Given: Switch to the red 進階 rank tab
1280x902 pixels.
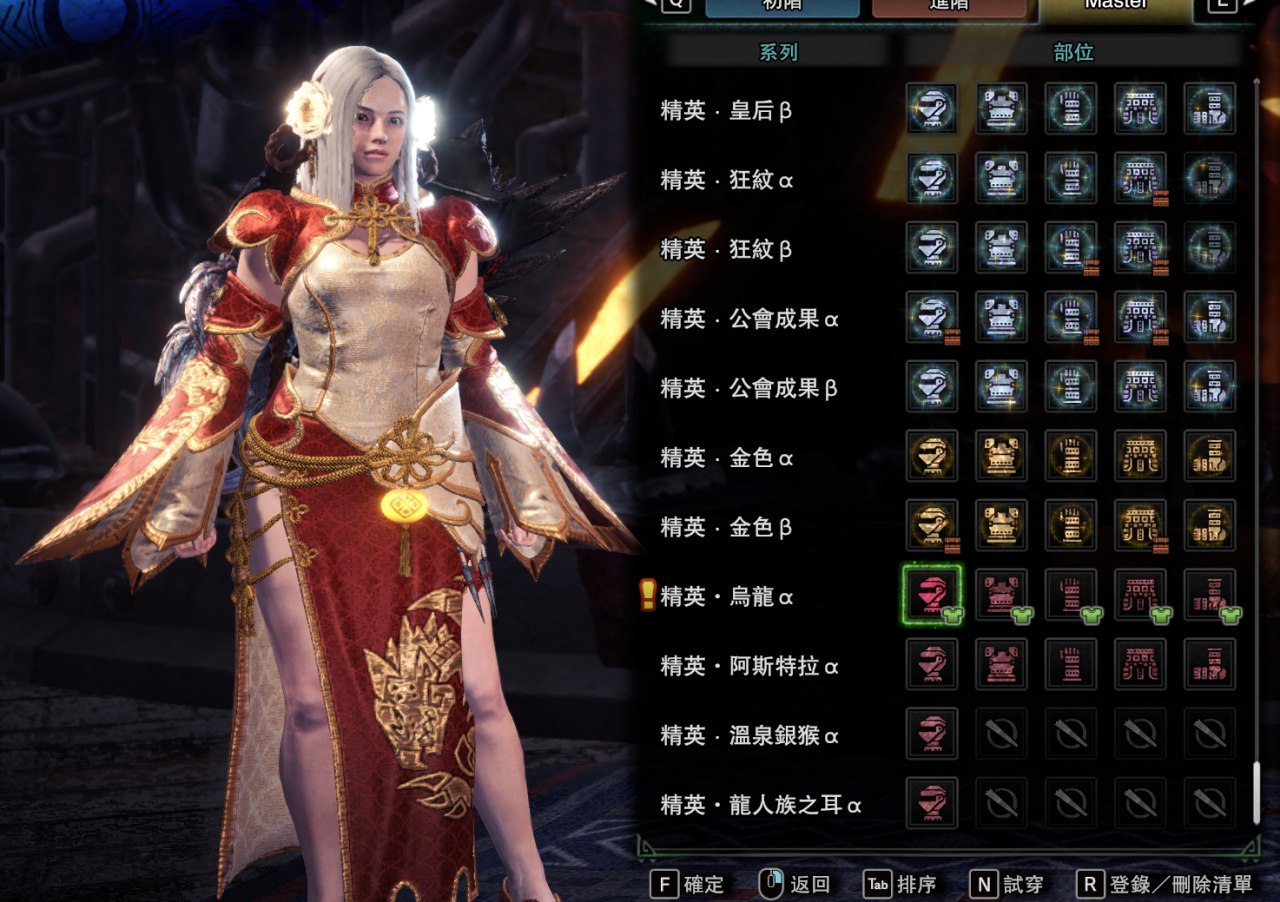Looking at the screenshot, I should (949, 6).
